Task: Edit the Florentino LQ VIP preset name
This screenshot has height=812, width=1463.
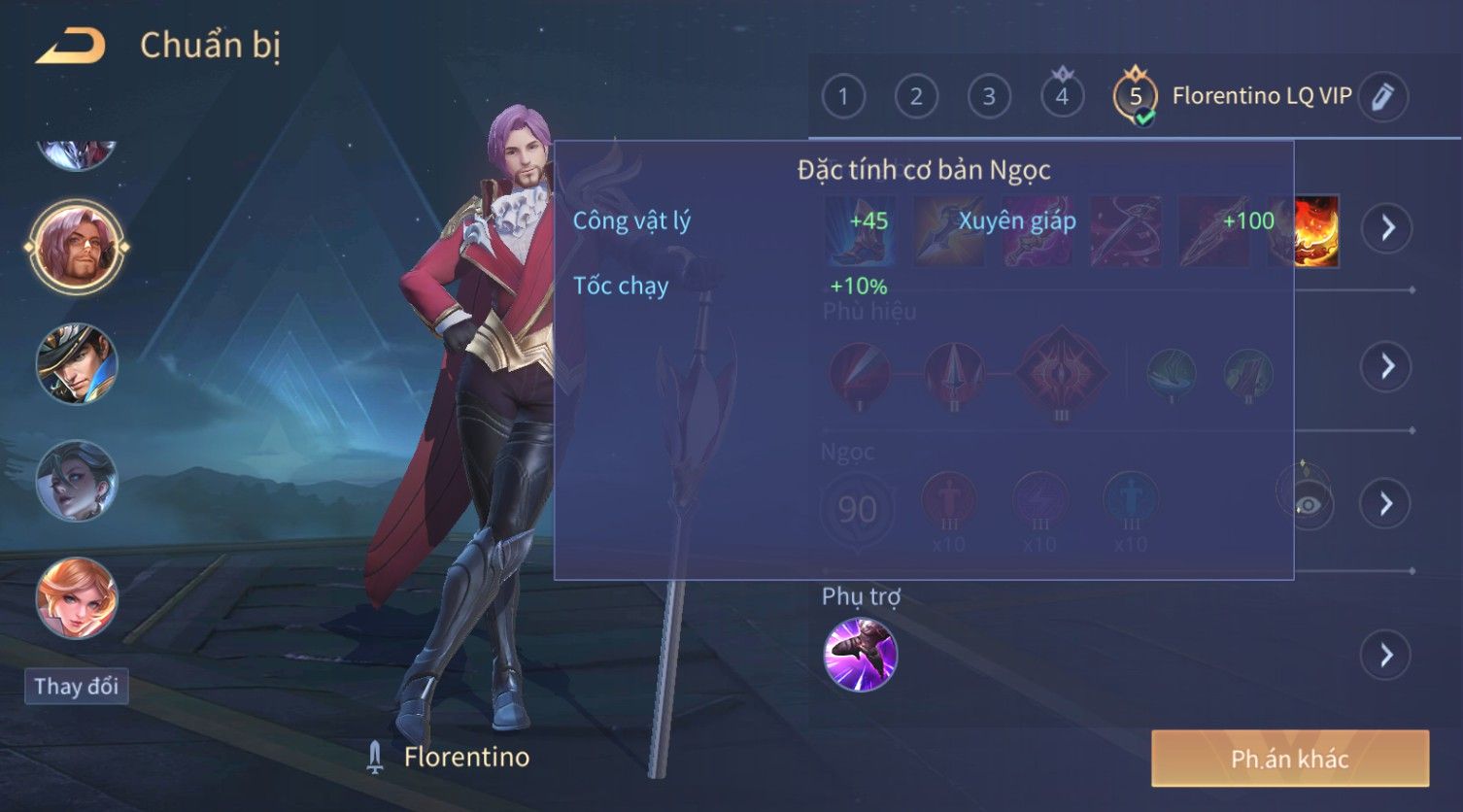Action: 1382,96
